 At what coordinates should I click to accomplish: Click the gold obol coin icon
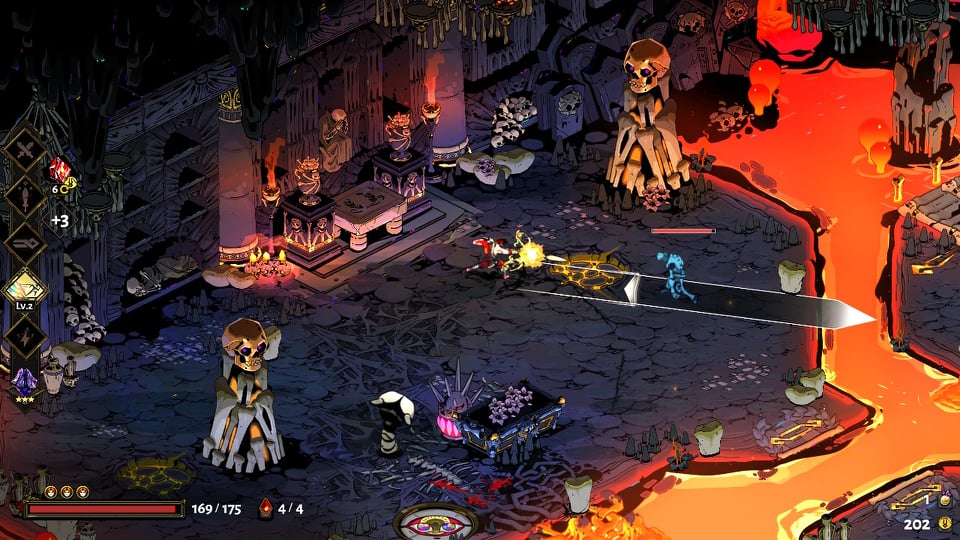[943, 522]
